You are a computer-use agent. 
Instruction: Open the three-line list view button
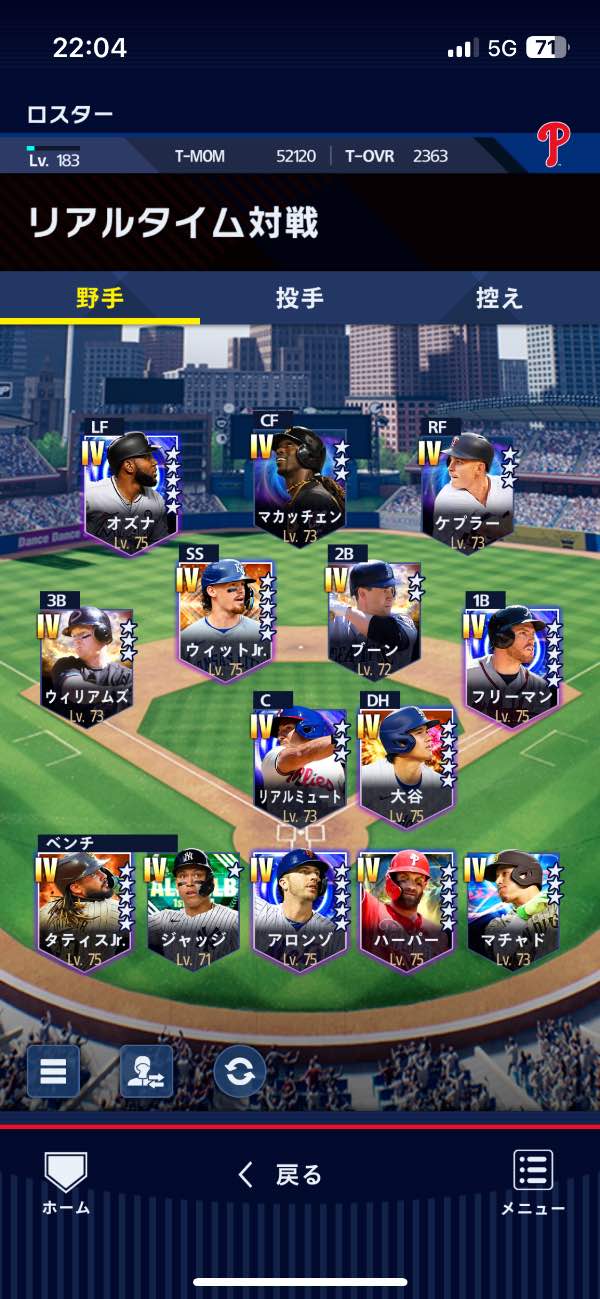click(53, 1071)
